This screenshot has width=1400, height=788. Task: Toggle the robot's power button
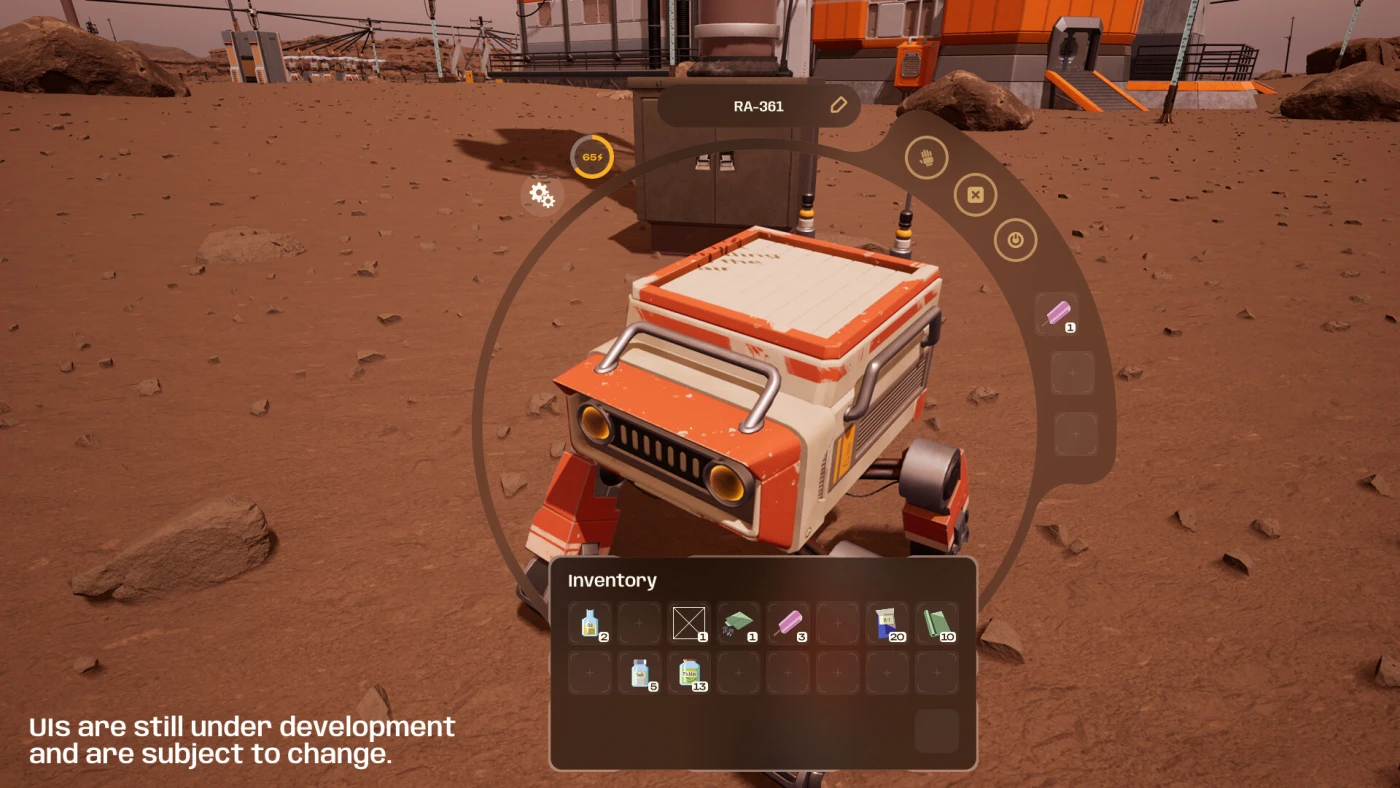1015,240
